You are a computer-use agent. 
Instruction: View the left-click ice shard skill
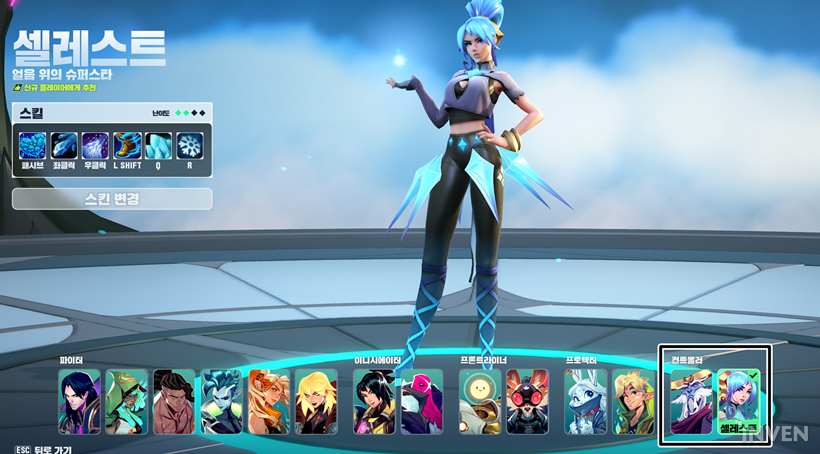pyautogui.click(x=64, y=146)
